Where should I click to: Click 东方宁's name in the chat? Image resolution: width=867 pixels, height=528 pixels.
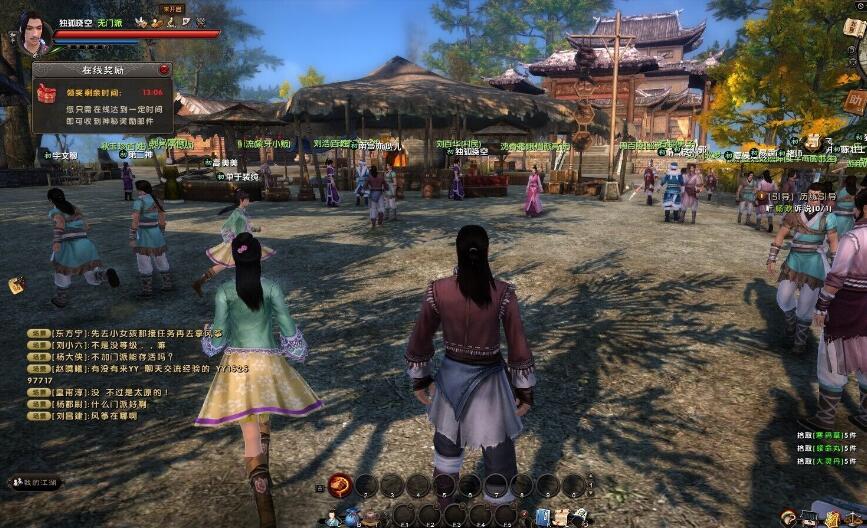pyautogui.click(x=68, y=335)
